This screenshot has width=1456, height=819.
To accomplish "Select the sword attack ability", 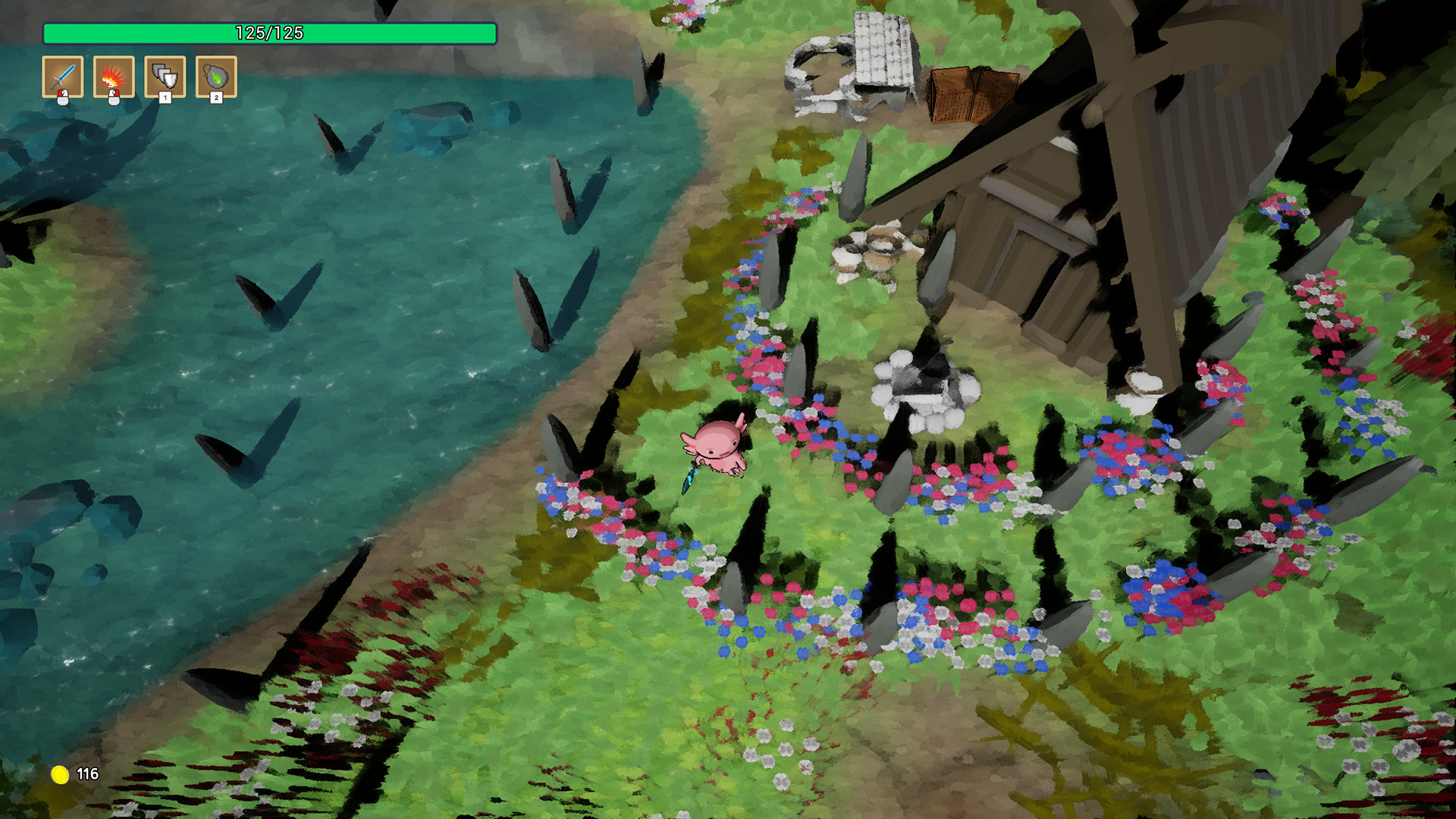I will tap(64, 76).
